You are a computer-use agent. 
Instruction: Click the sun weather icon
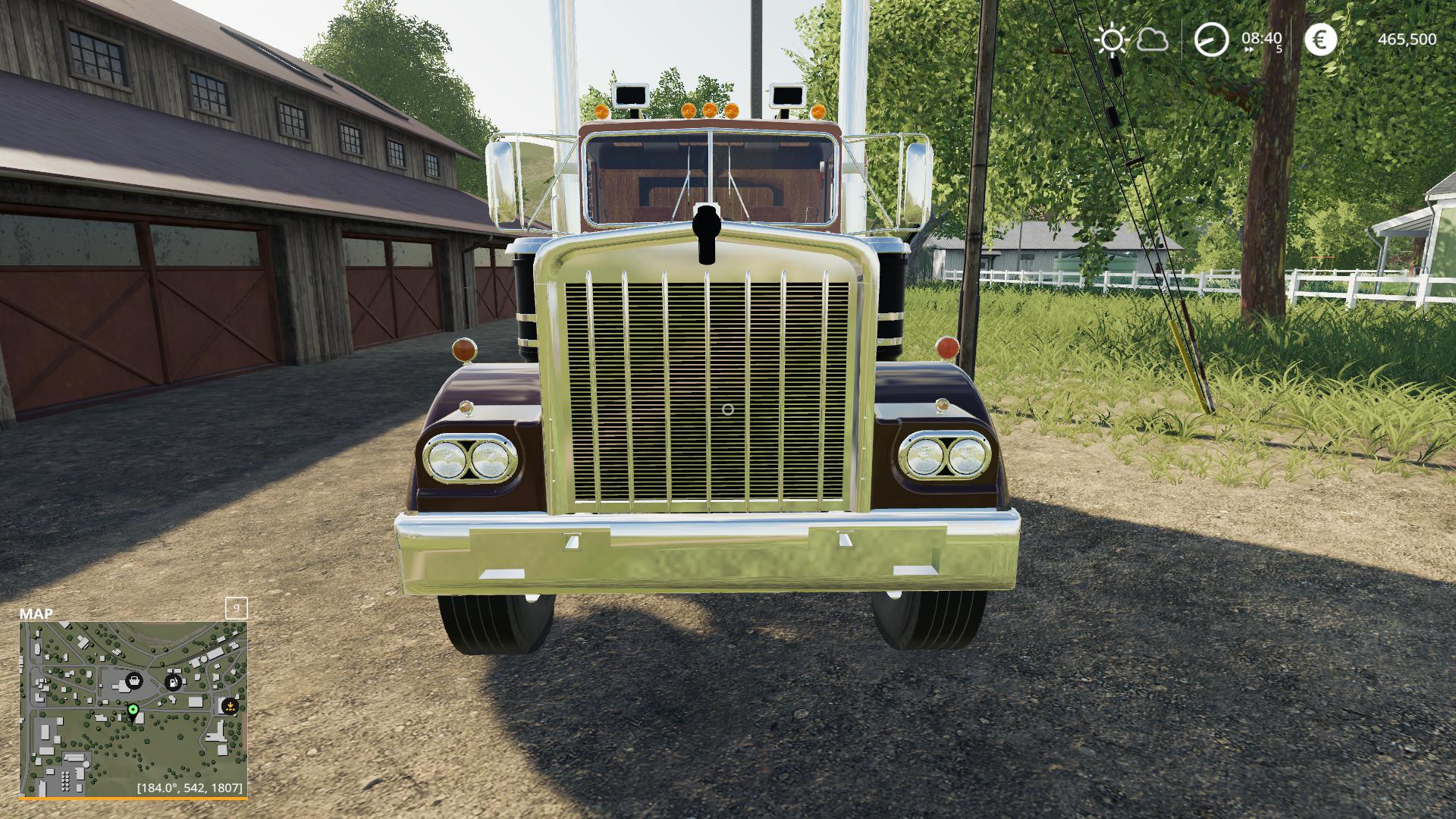click(x=1112, y=39)
